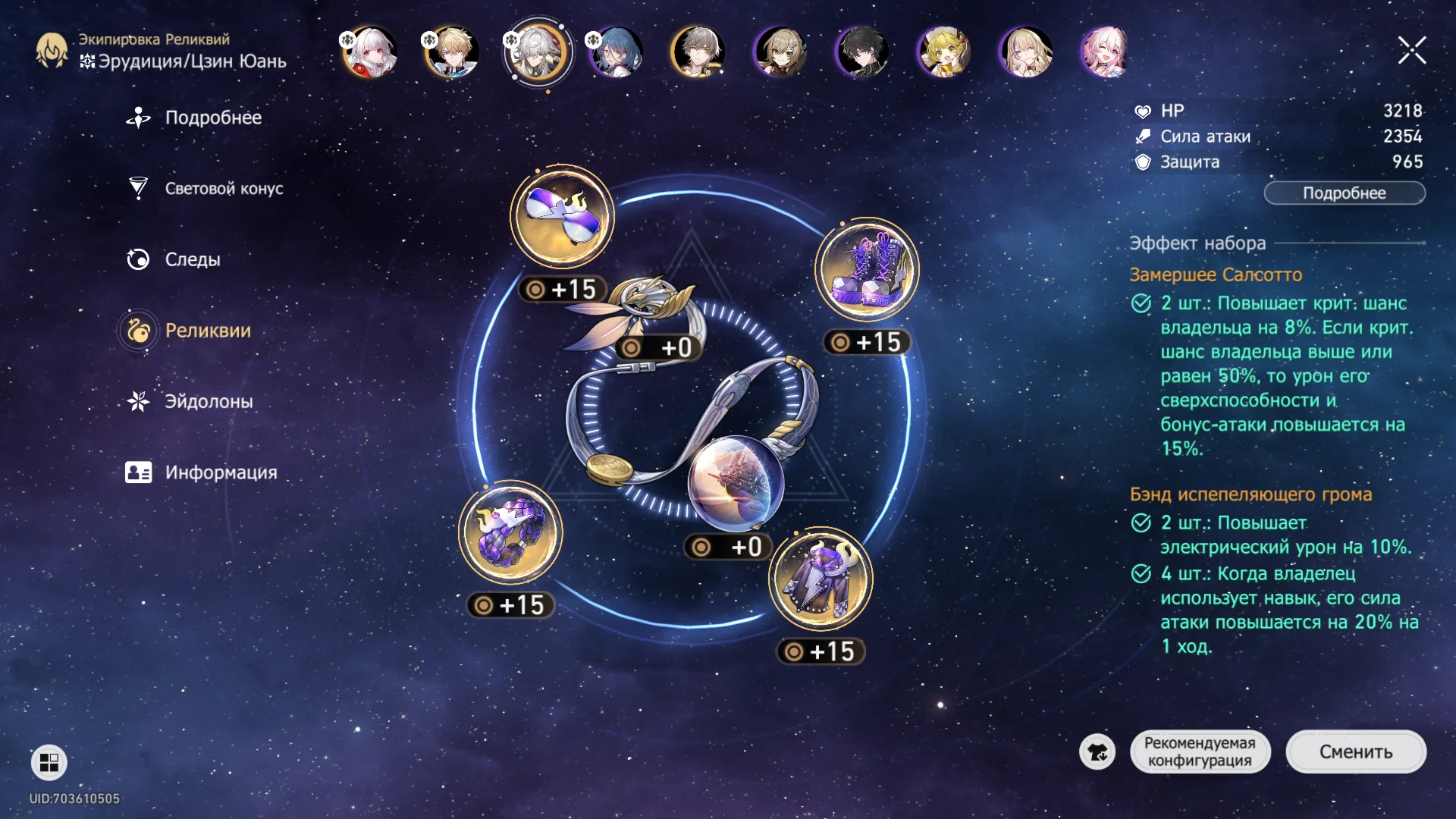Select the purple bracelet hands relic slot
The image size is (1456, 819).
[x=510, y=532]
